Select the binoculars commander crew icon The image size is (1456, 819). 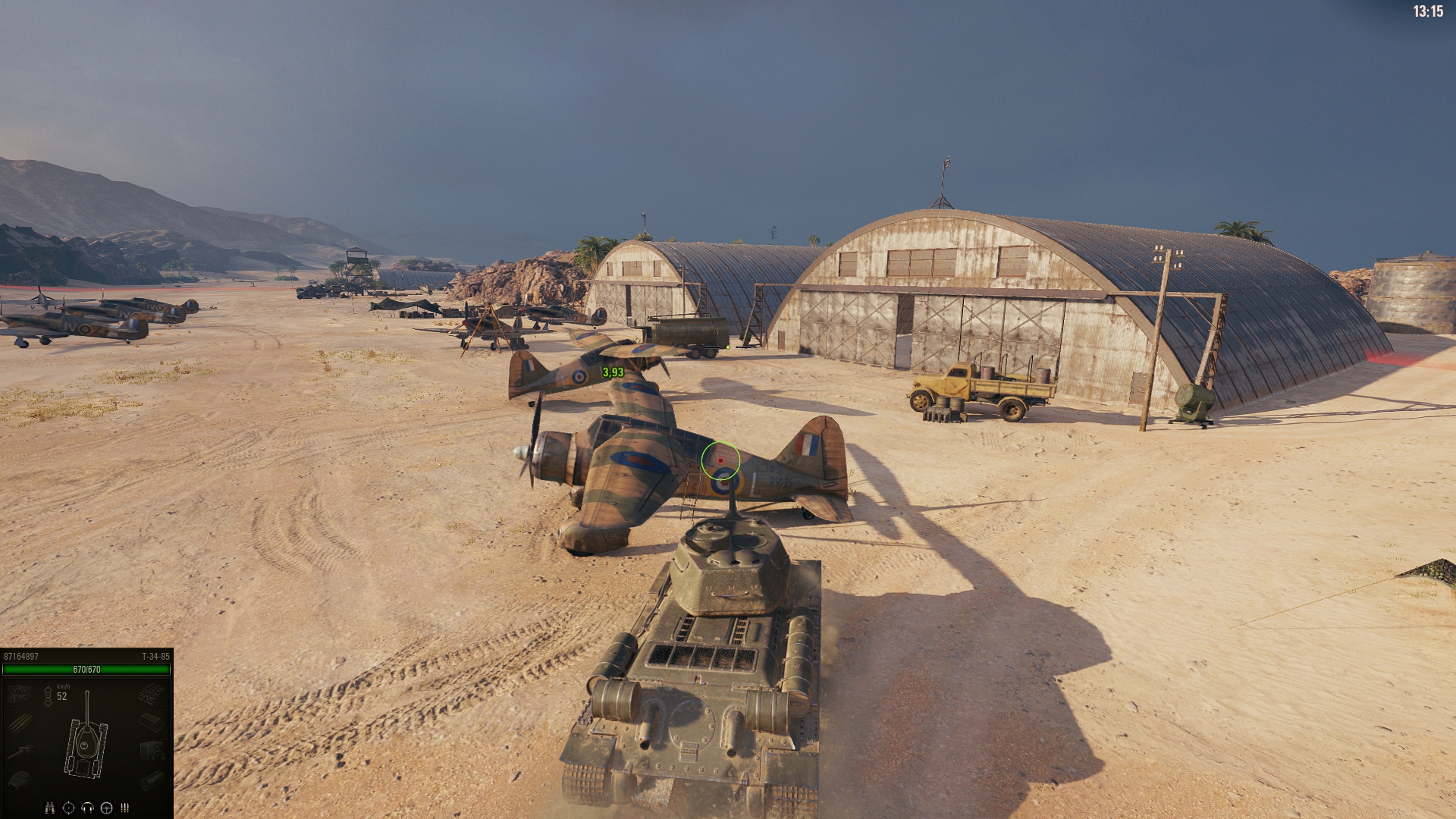[50, 808]
